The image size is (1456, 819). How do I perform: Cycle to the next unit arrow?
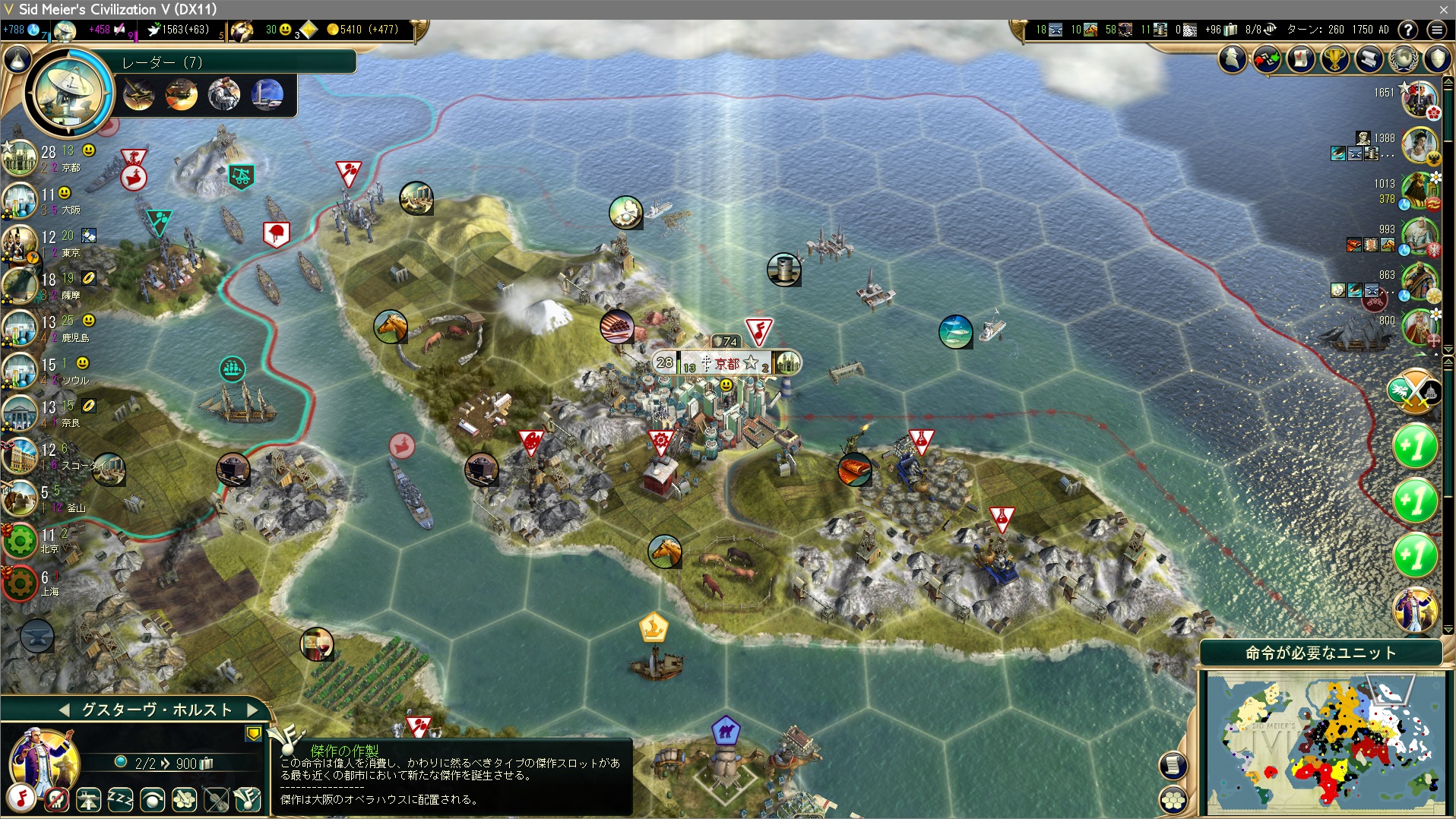pos(253,710)
